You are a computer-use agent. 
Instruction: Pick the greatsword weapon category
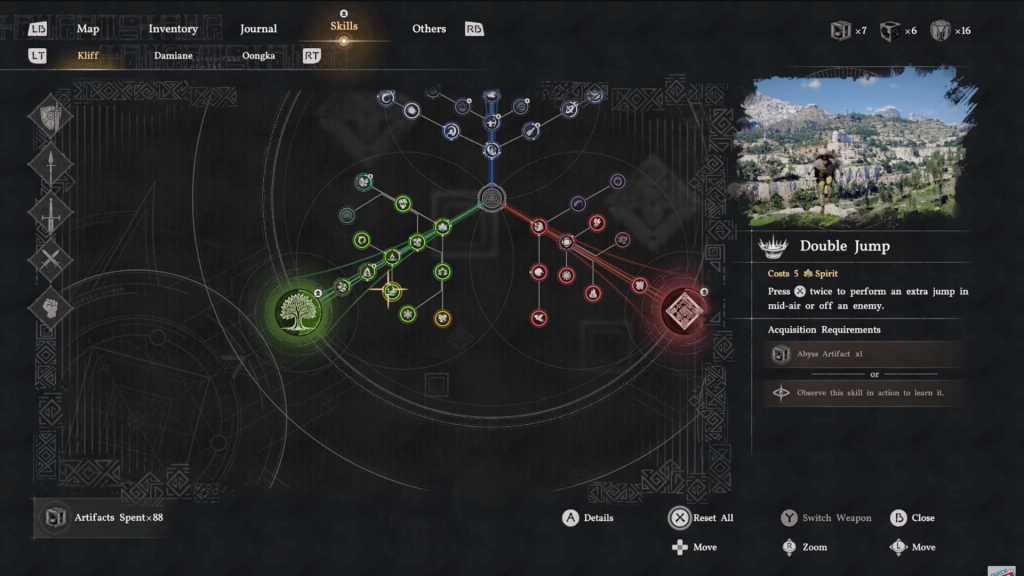tap(50, 212)
